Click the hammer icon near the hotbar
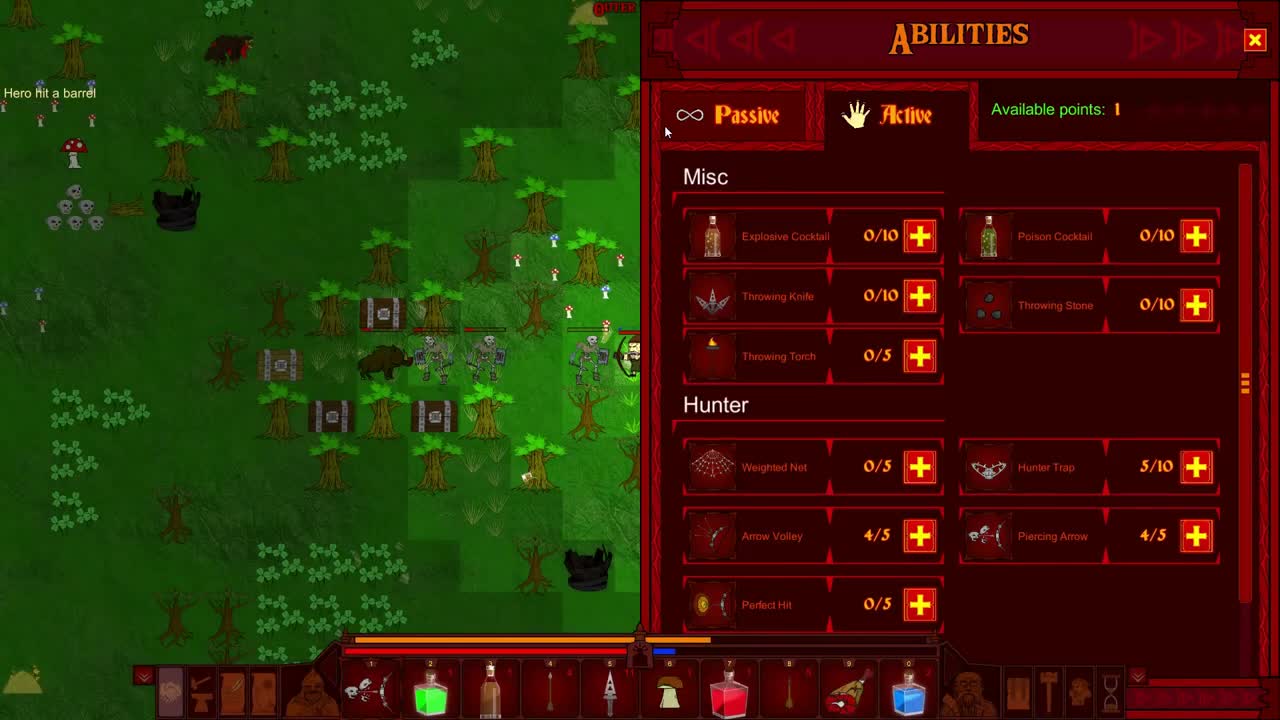Viewport: 1280px width, 720px height. [1048, 692]
